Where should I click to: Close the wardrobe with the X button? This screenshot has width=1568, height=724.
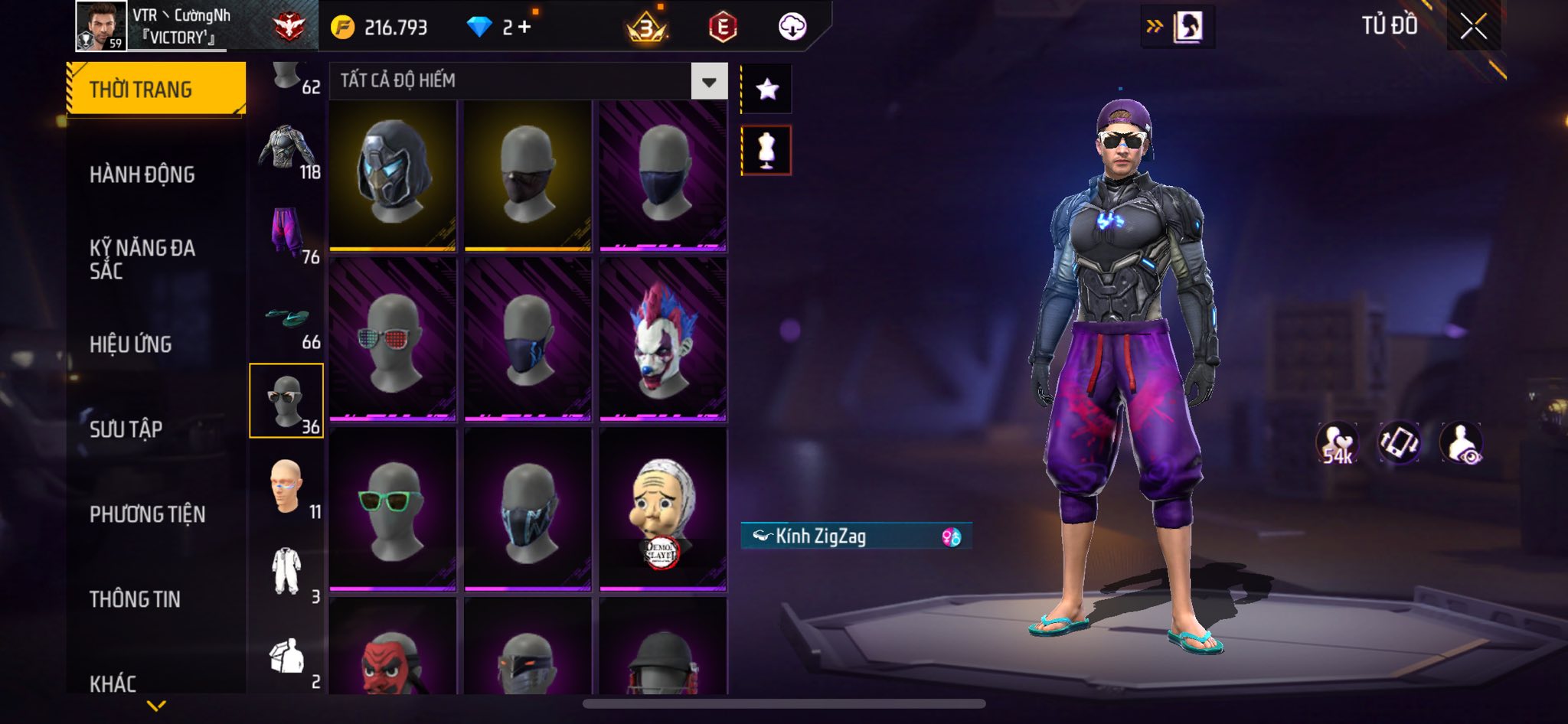click(x=1473, y=27)
